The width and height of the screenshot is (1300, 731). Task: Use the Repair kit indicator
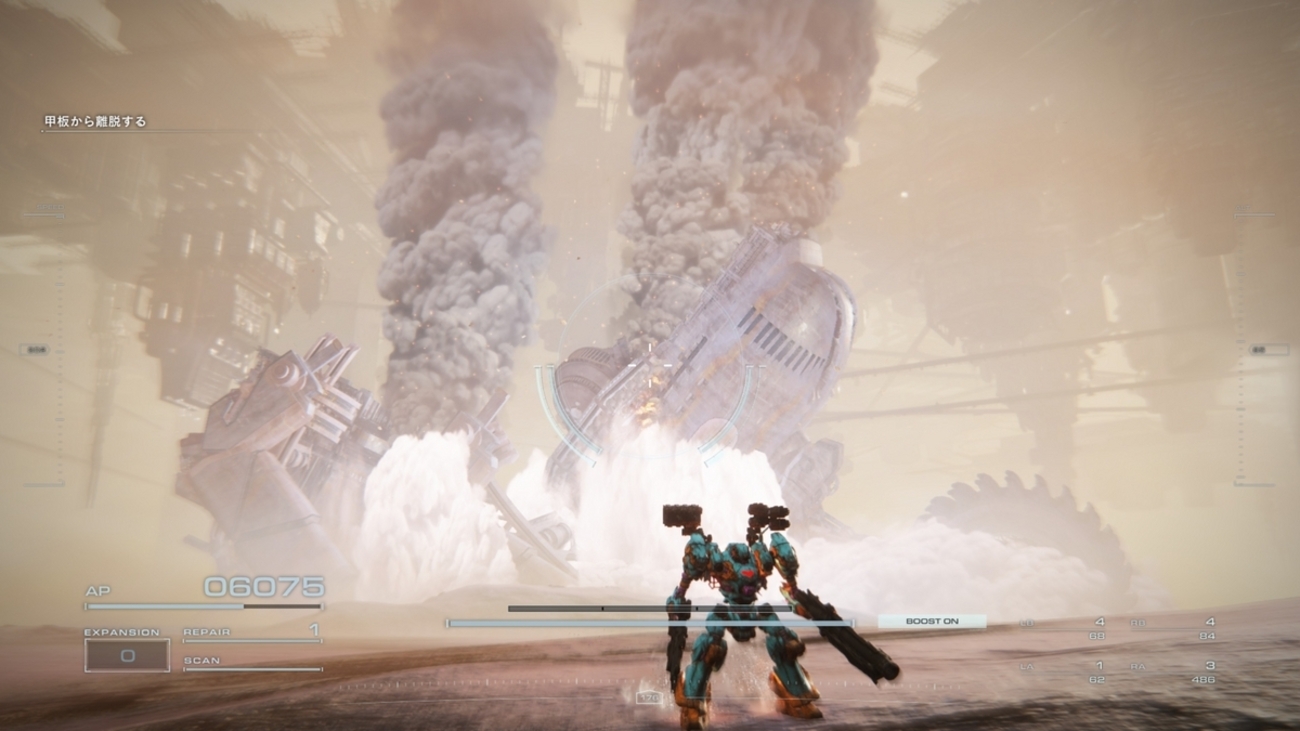251,633
